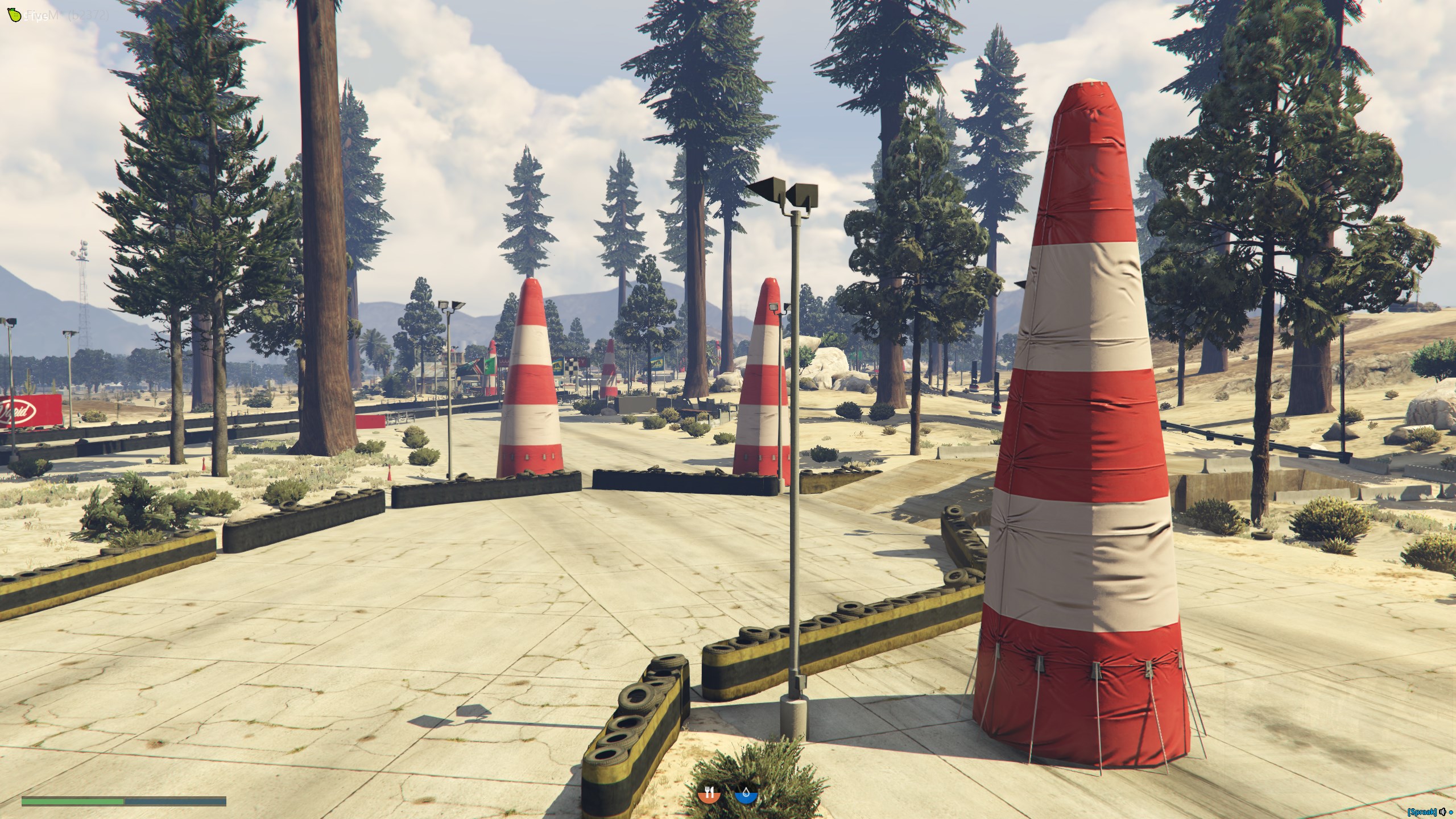Click the FiveM pear logo
1456x819 pixels.
15,15
